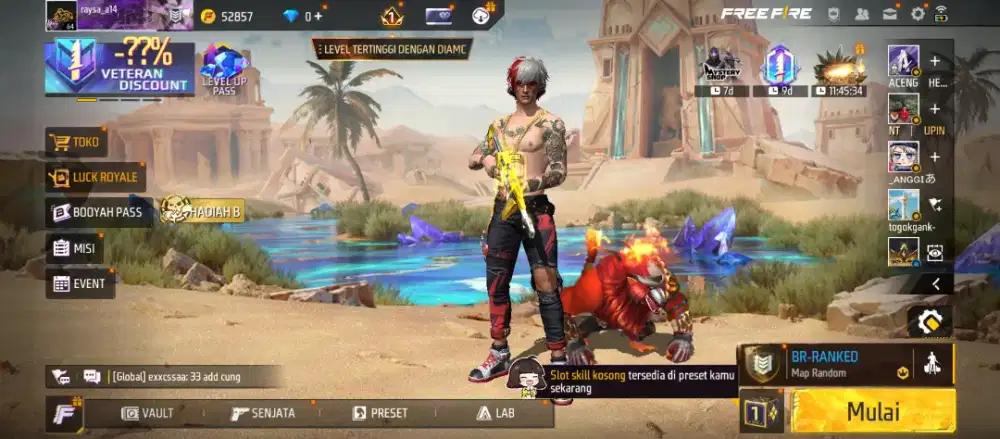1000x439 pixels.
Task: Open the settings gear icon
Action: click(x=917, y=14)
